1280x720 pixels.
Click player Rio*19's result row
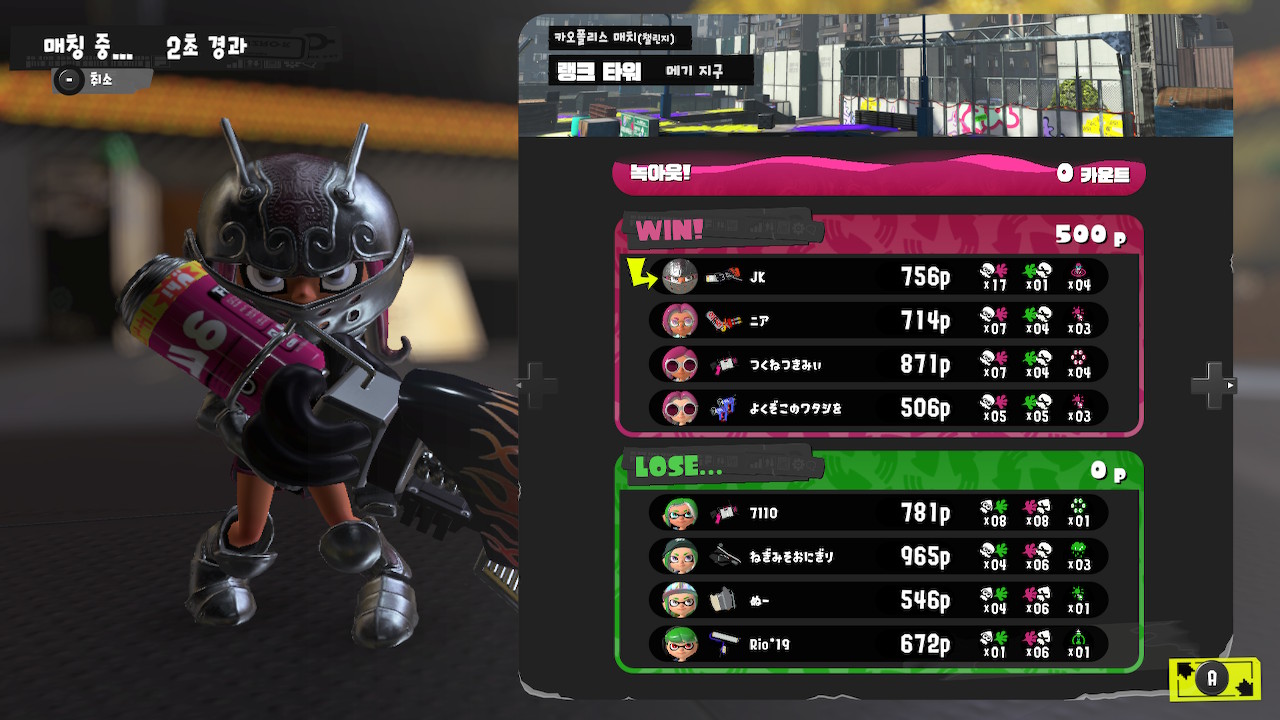878,644
